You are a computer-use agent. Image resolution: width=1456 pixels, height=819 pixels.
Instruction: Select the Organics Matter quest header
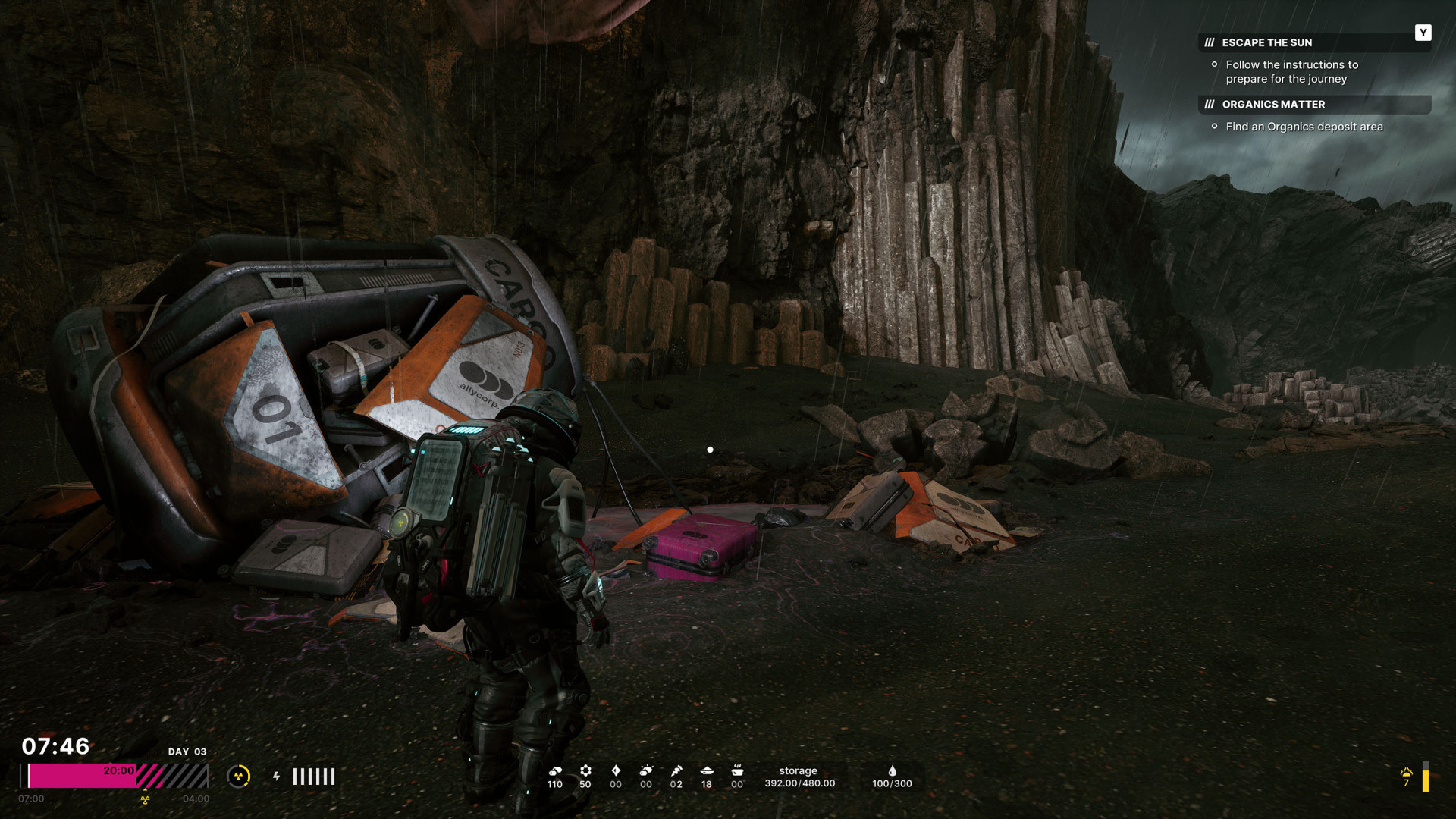point(1273,105)
